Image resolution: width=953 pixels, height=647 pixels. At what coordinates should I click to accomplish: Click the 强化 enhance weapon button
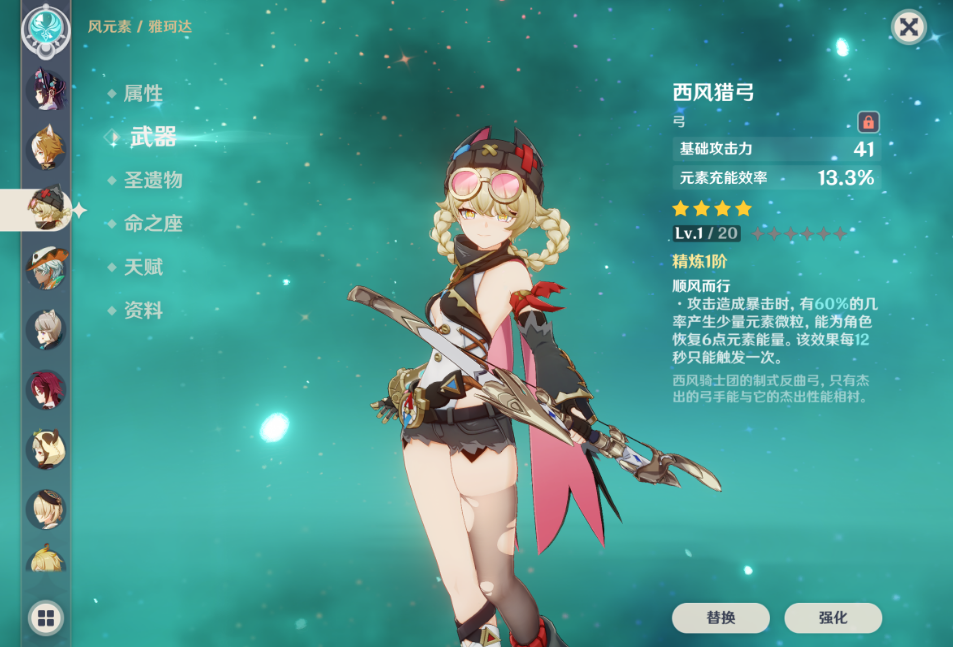tap(832, 618)
